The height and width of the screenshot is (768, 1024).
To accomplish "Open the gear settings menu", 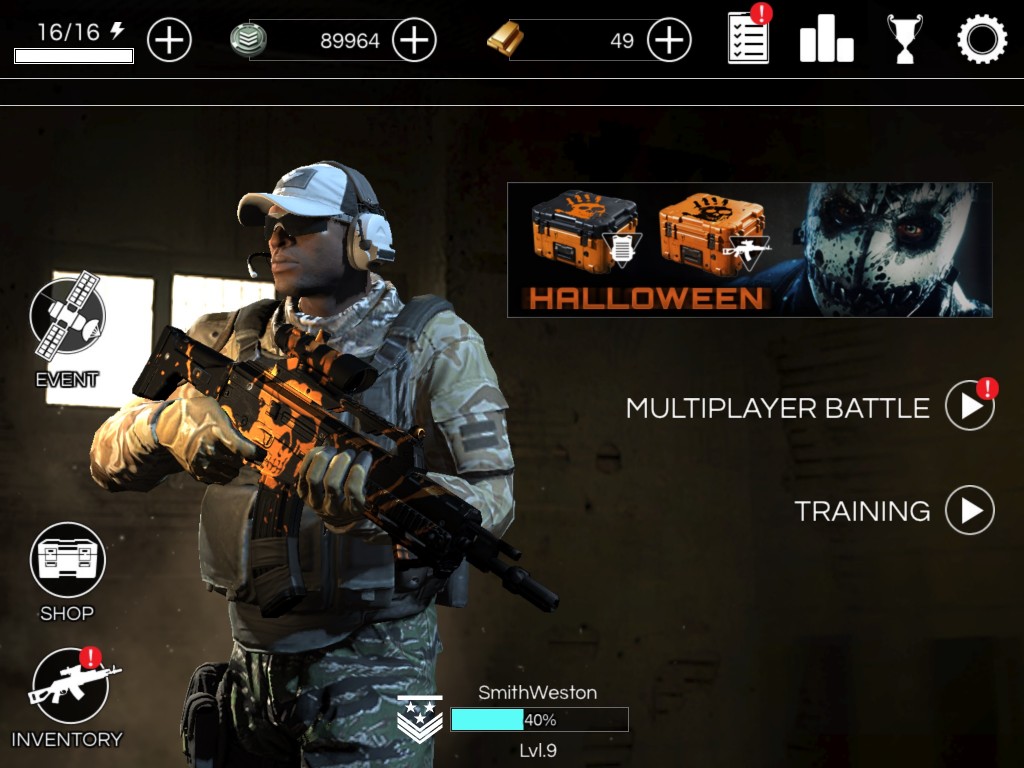I will 981,41.
